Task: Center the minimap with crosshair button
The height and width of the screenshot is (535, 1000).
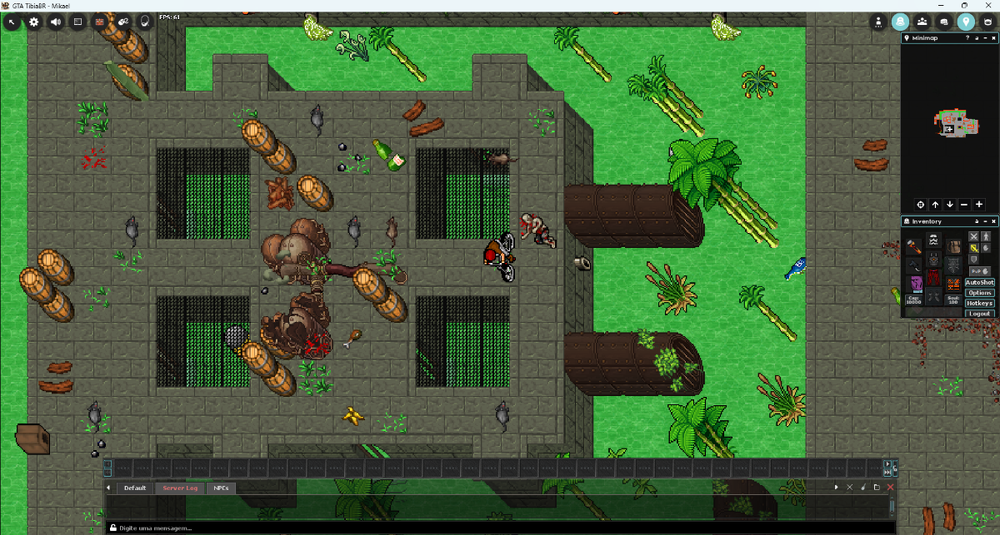Action: coord(921,205)
